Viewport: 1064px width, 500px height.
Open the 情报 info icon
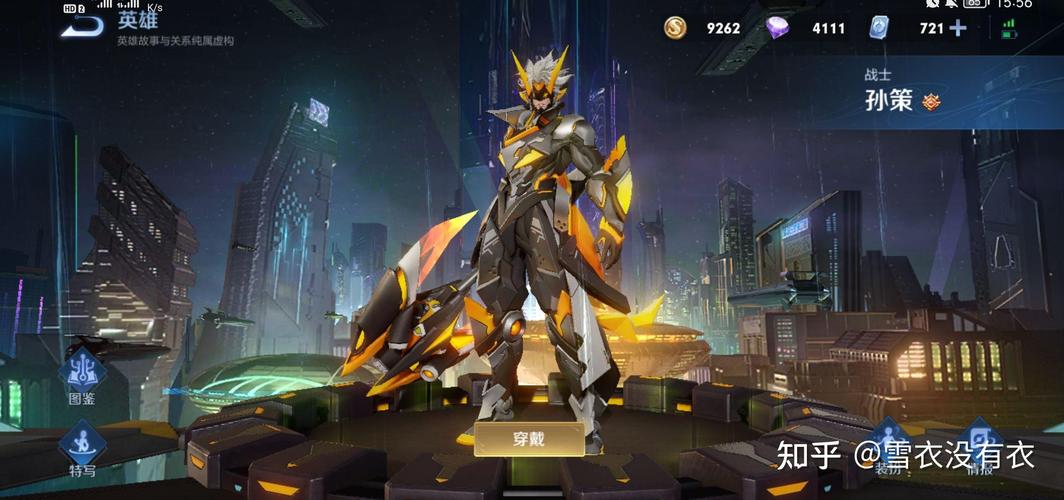tap(982, 442)
